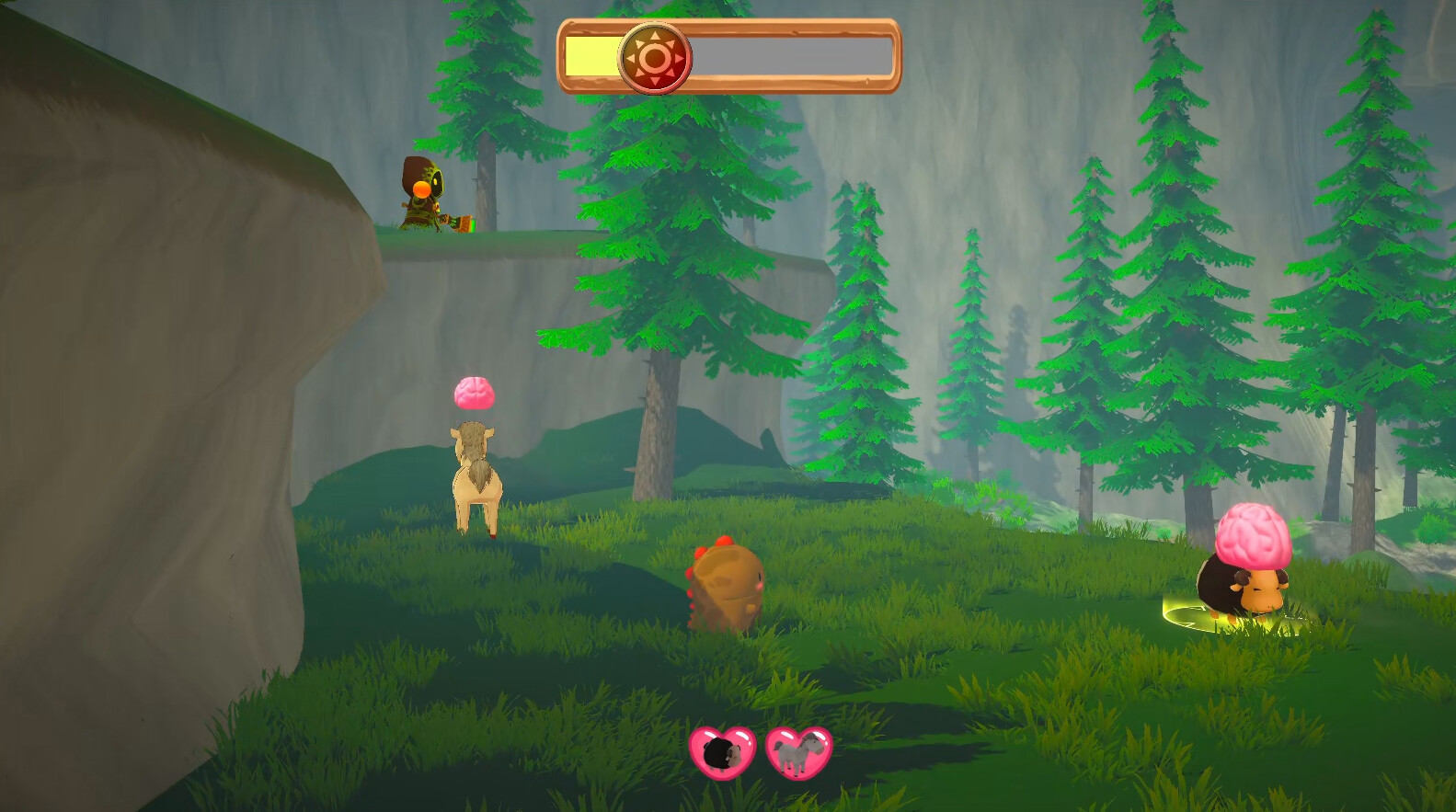Image resolution: width=1456 pixels, height=812 pixels.
Task: Select the sheep heart as the active tab
Action: click(723, 751)
